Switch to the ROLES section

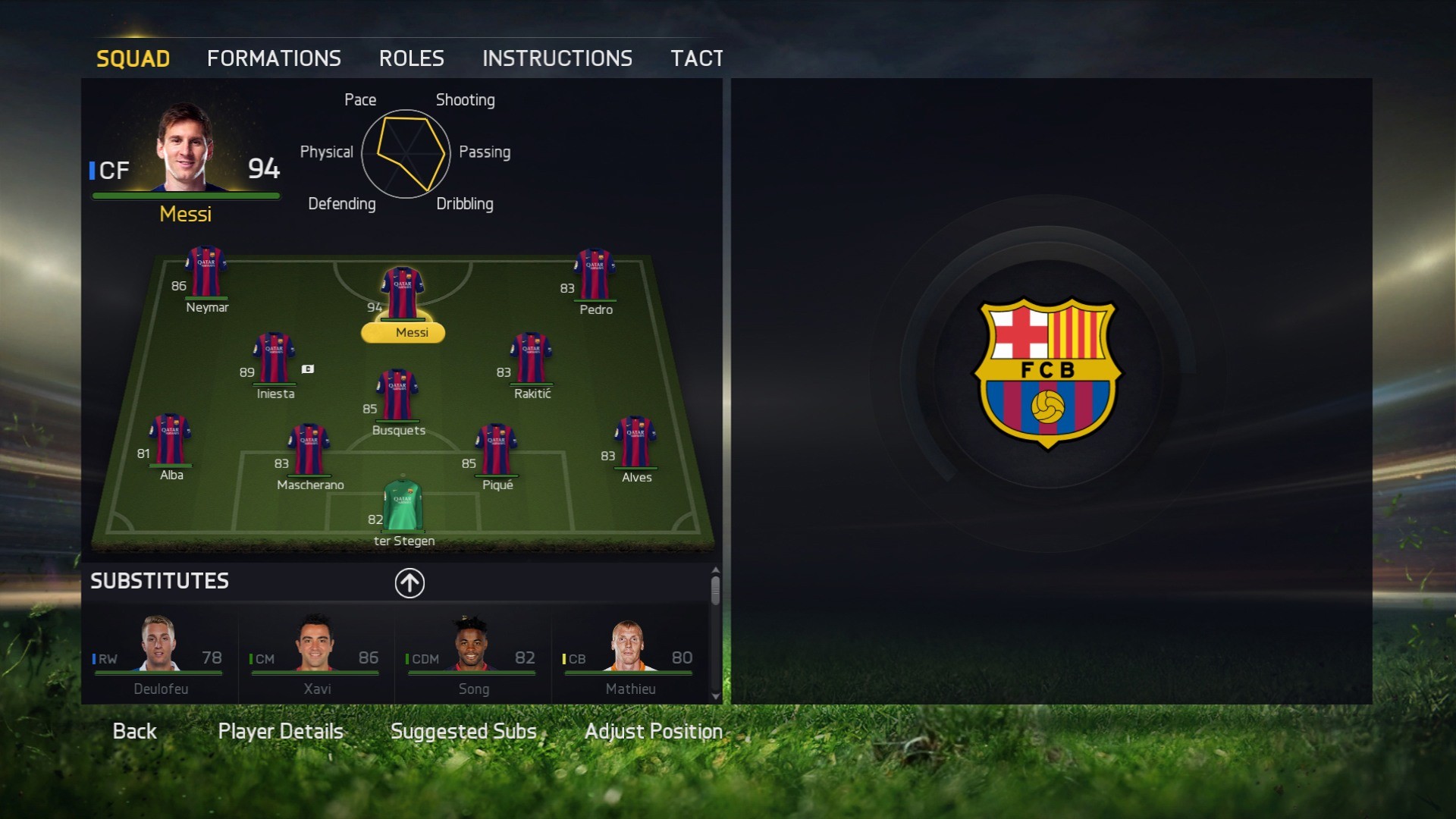tap(412, 58)
